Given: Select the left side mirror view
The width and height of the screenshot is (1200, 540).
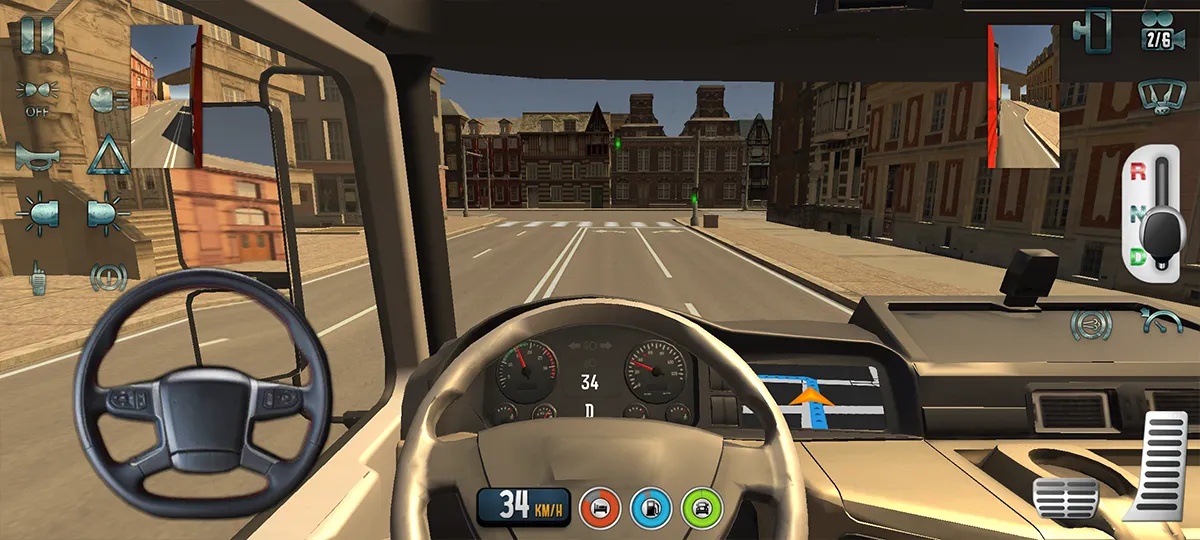Looking at the screenshot, I should (x=166, y=96).
